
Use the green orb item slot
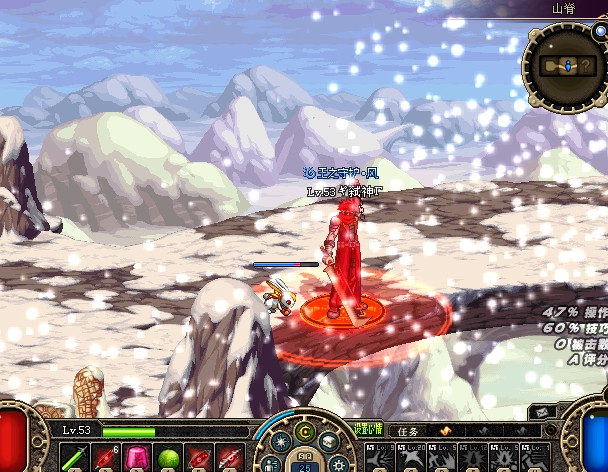[x=167, y=459]
